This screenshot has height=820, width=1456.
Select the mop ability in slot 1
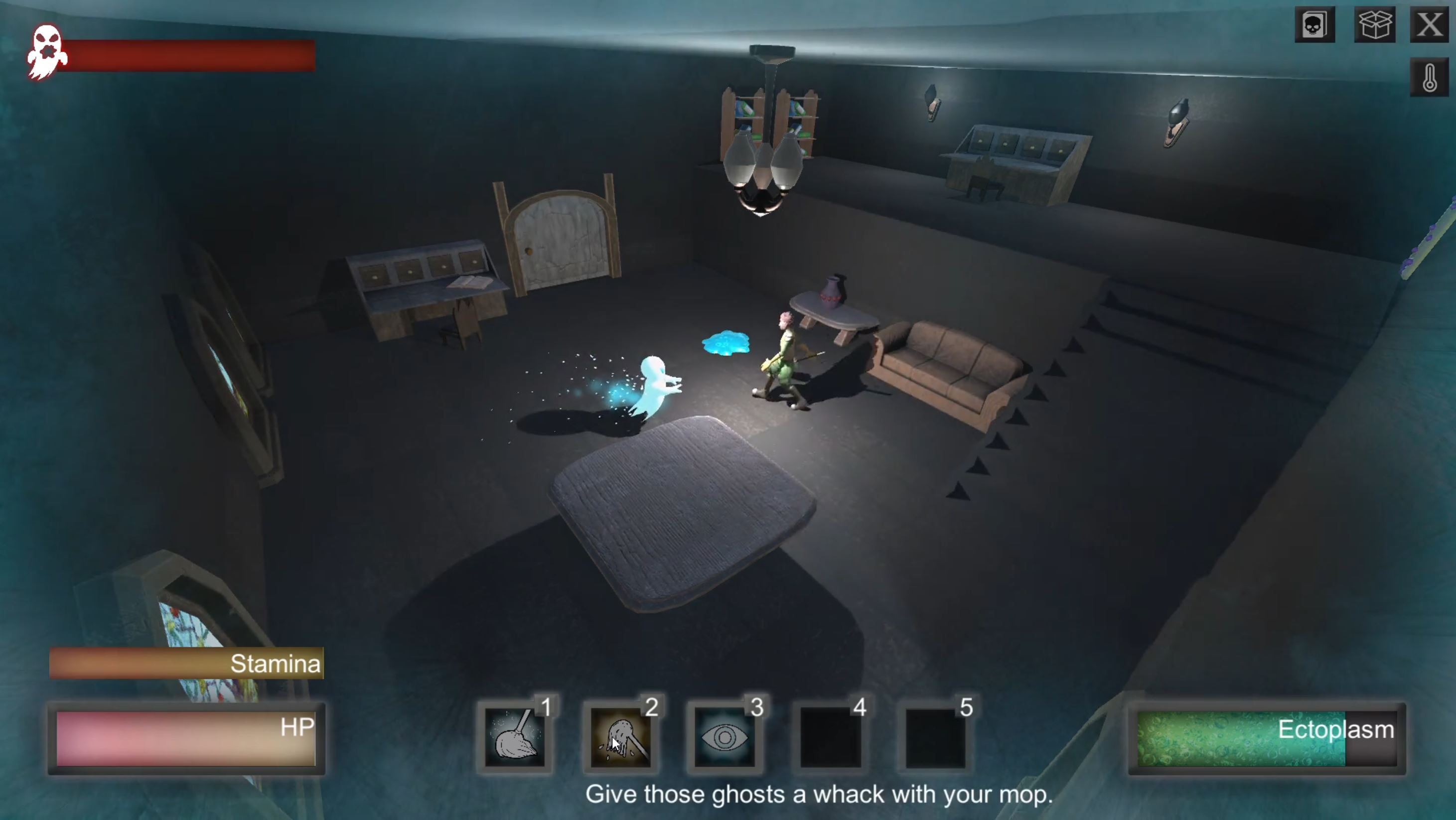click(x=515, y=737)
